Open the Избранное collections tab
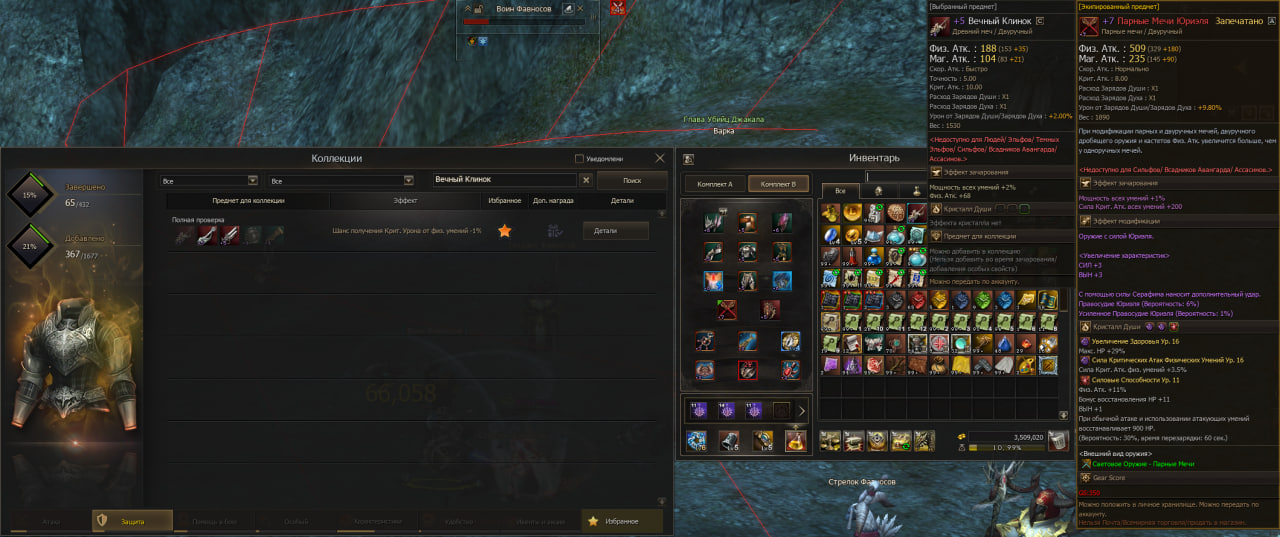 pyautogui.click(x=622, y=521)
